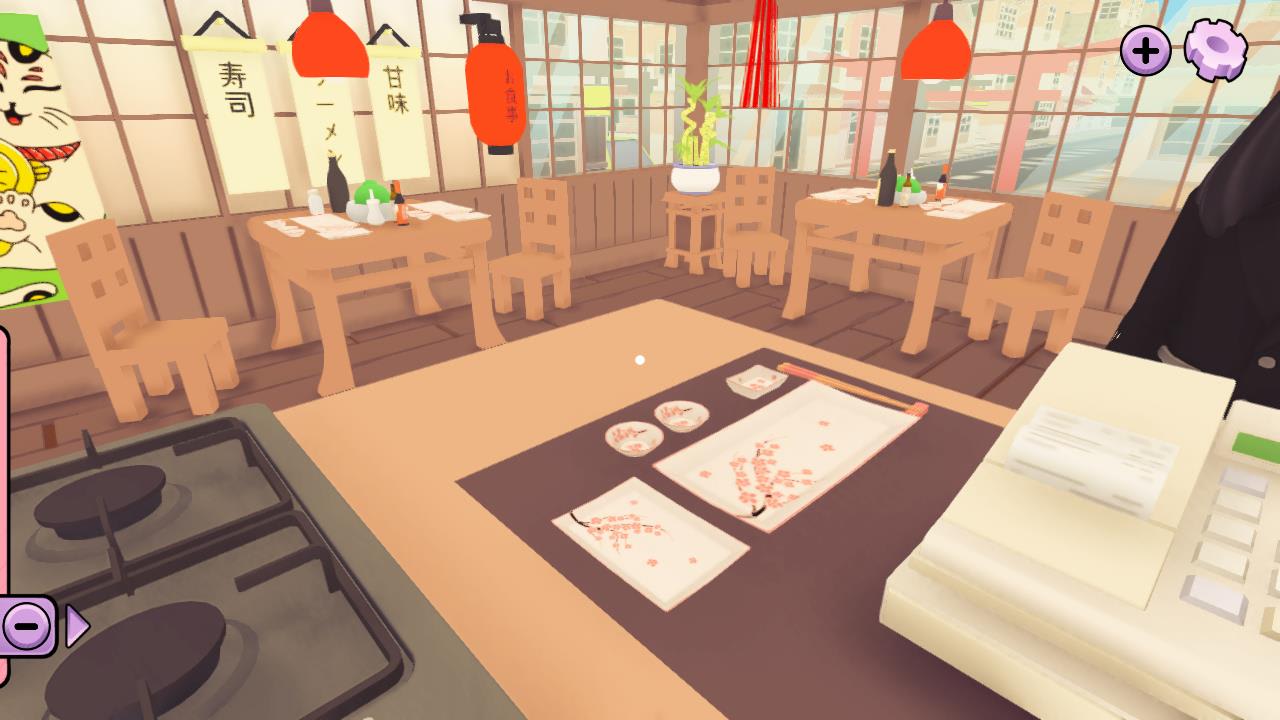Click the green wasabi mound on the table
This screenshot has width=1280, height=720.
(371, 188)
